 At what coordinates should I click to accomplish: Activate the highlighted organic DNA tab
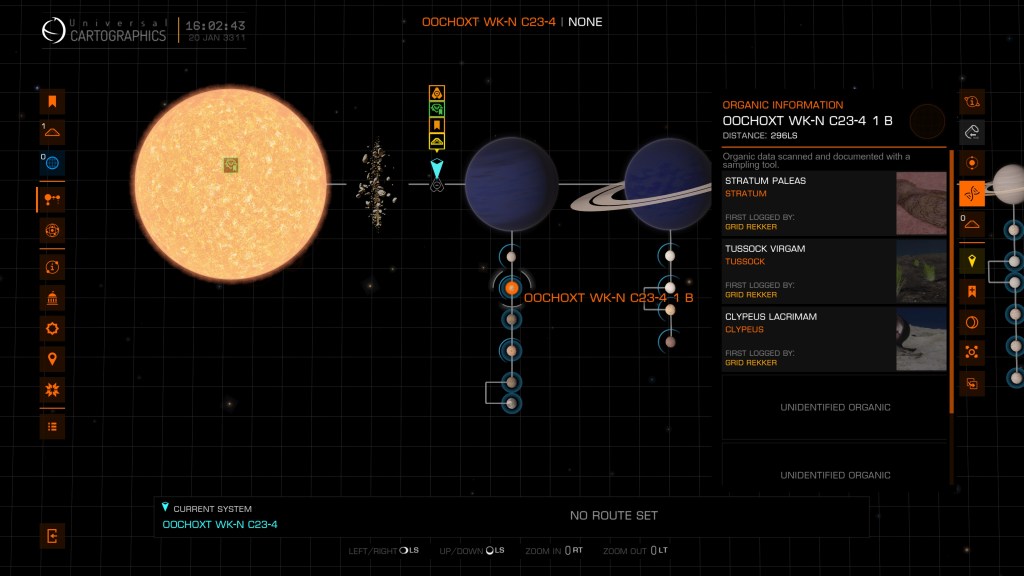coord(971,193)
